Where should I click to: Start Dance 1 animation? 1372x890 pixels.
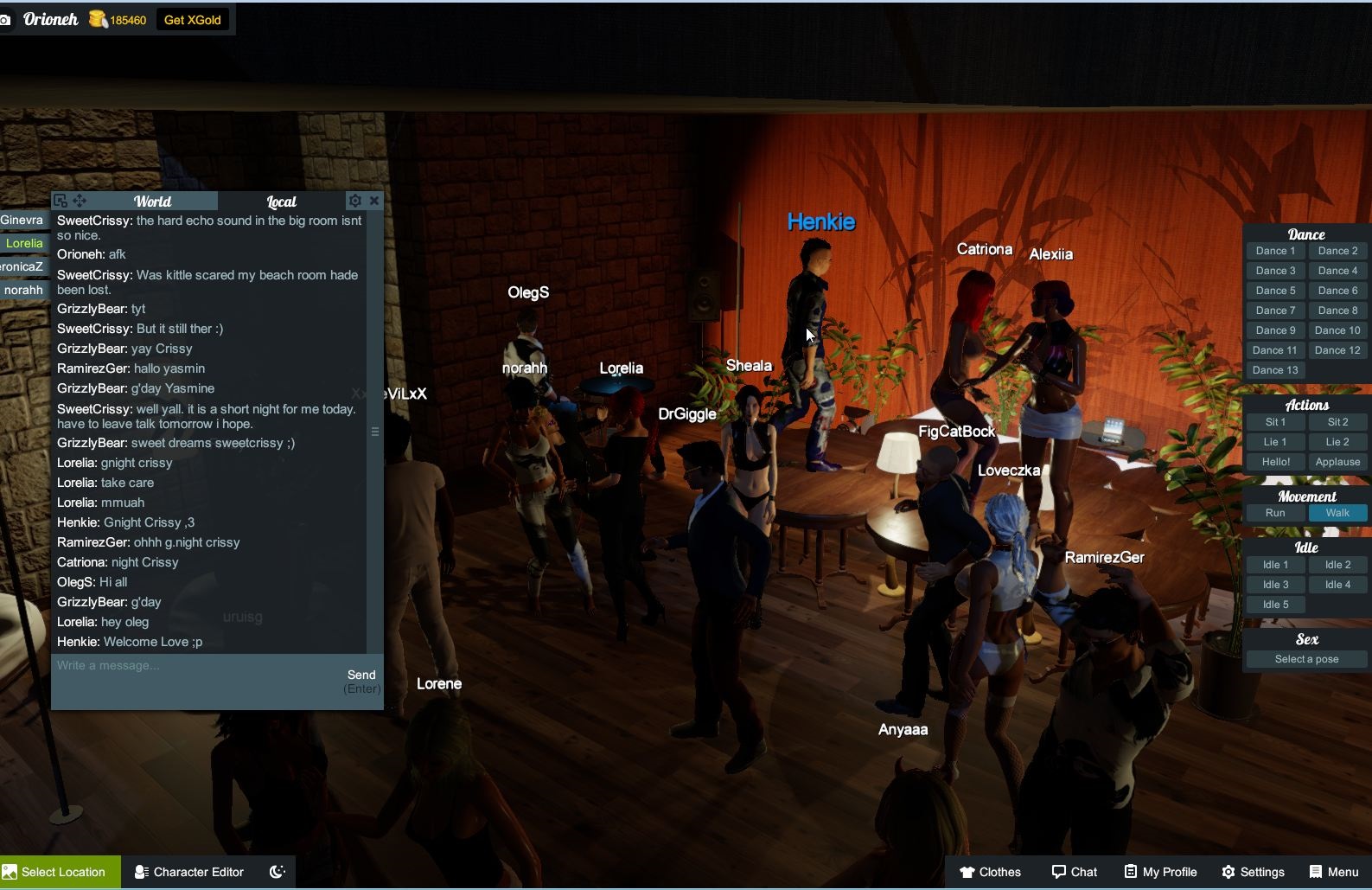[x=1275, y=251]
